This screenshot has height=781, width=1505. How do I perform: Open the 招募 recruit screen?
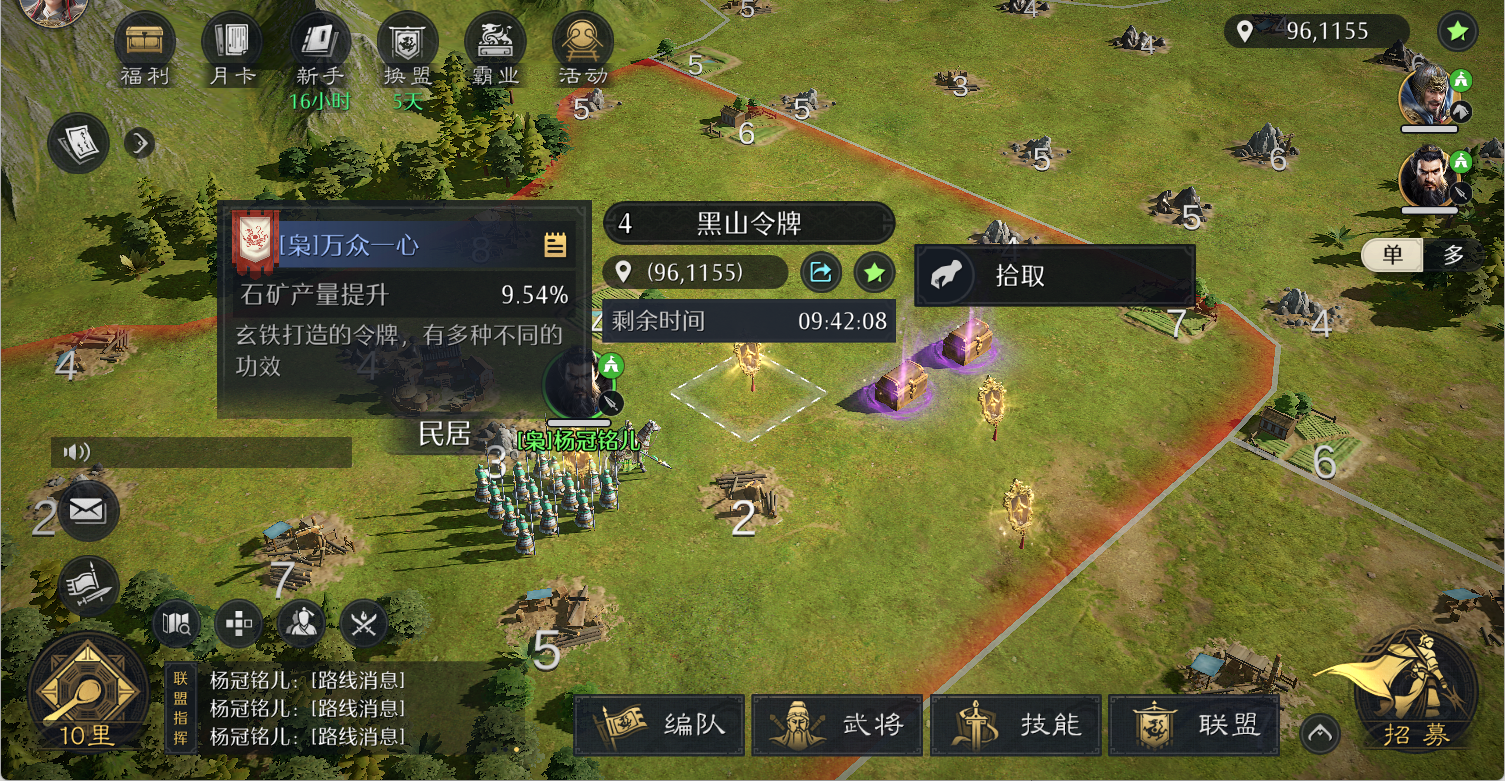[x=1415, y=690]
